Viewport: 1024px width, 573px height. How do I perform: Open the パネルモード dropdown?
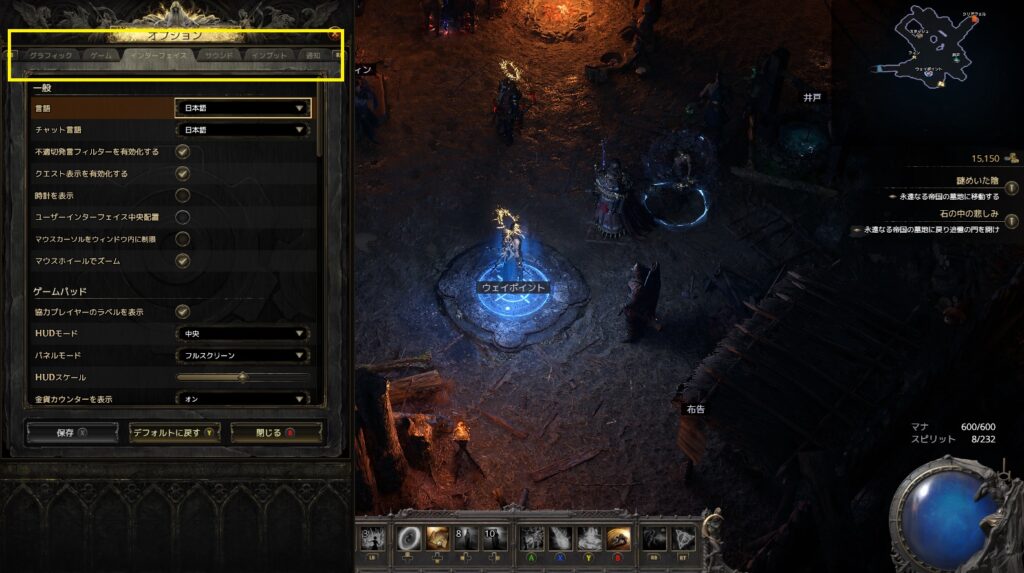coord(243,355)
